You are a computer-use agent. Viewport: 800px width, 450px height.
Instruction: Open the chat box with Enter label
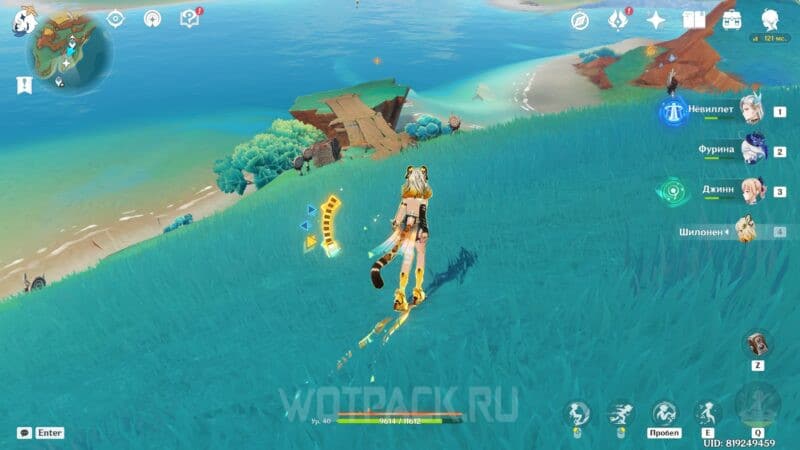point(41,433)
